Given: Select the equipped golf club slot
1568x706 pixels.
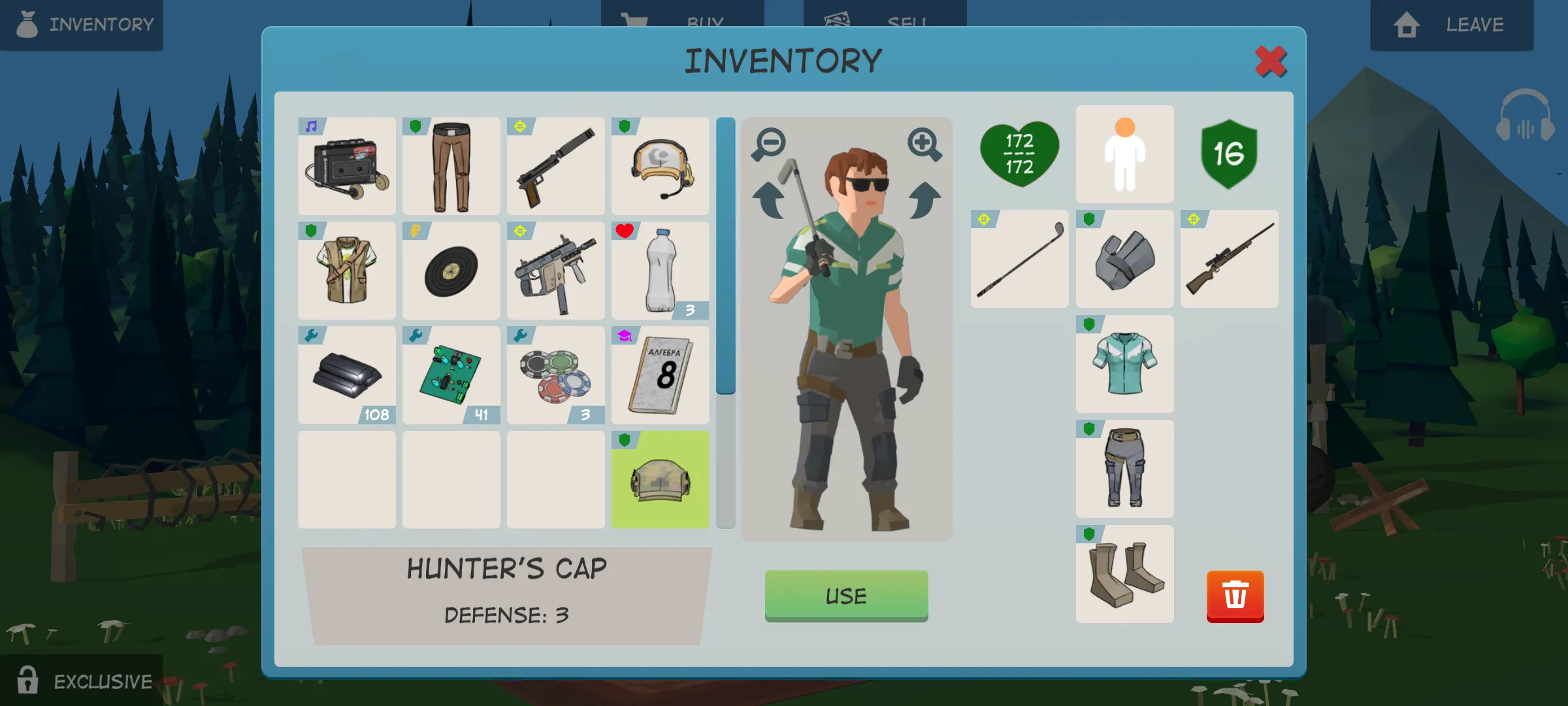Looking at the screenshot, I should tap(1020, 259).
